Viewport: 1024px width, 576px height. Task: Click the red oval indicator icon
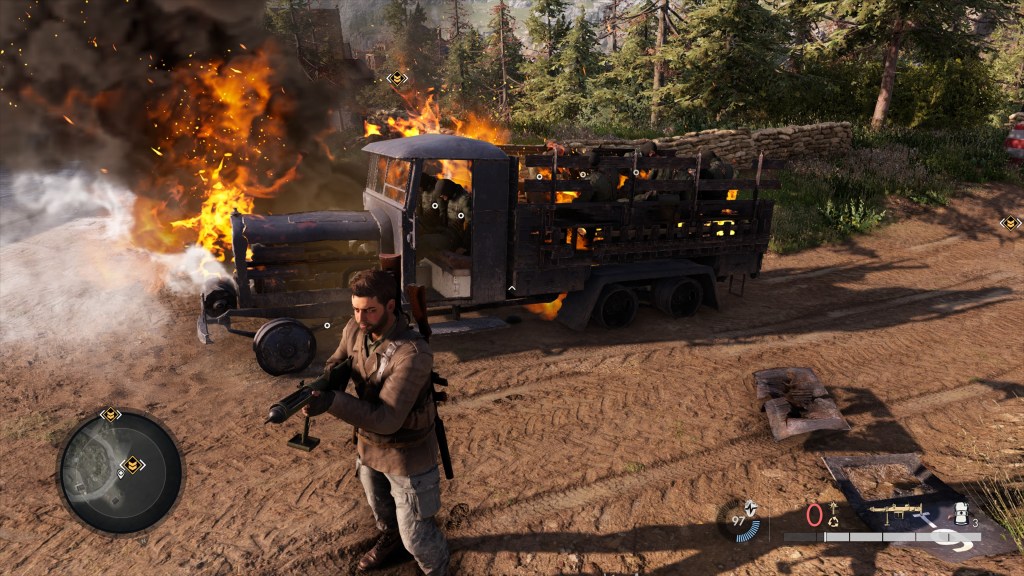click(814, 515)
